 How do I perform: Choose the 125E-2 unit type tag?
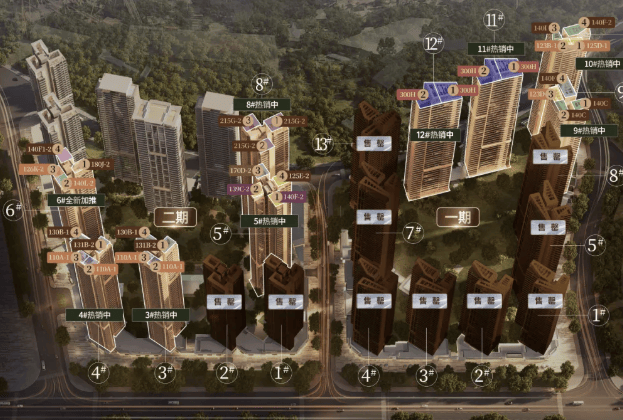click(294, 176)
